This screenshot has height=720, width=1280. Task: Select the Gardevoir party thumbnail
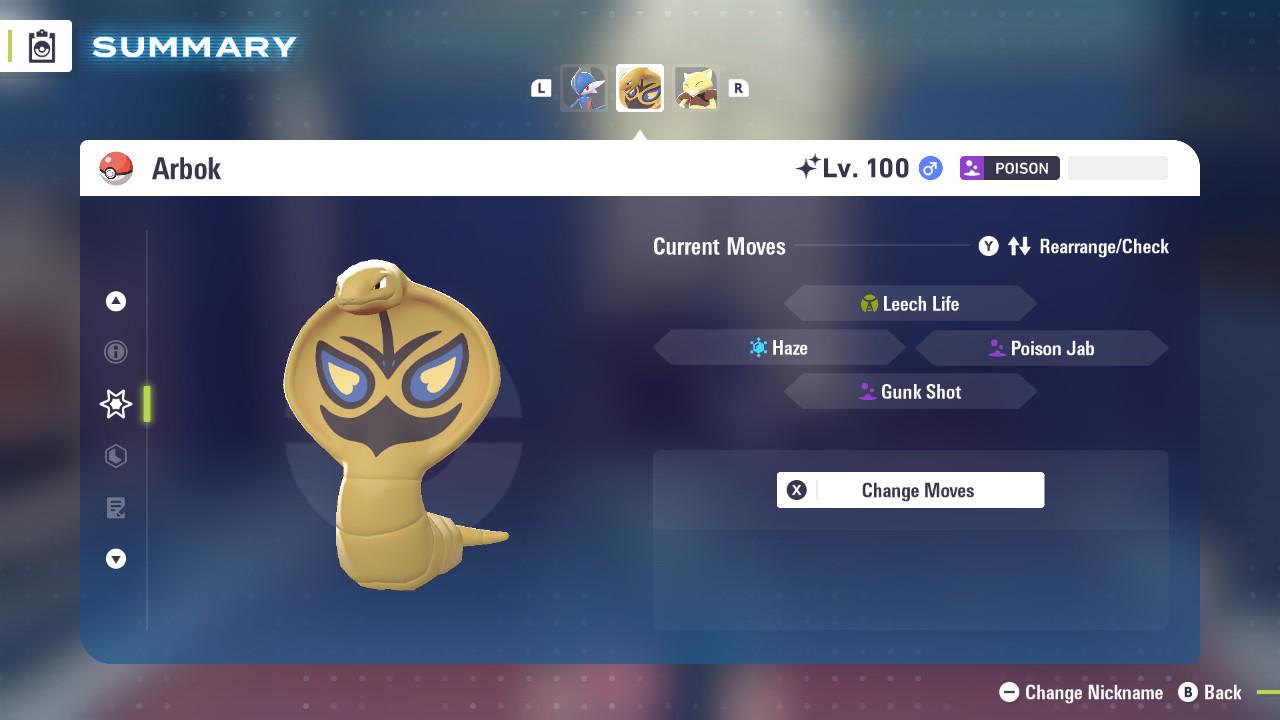click(585, 87)
